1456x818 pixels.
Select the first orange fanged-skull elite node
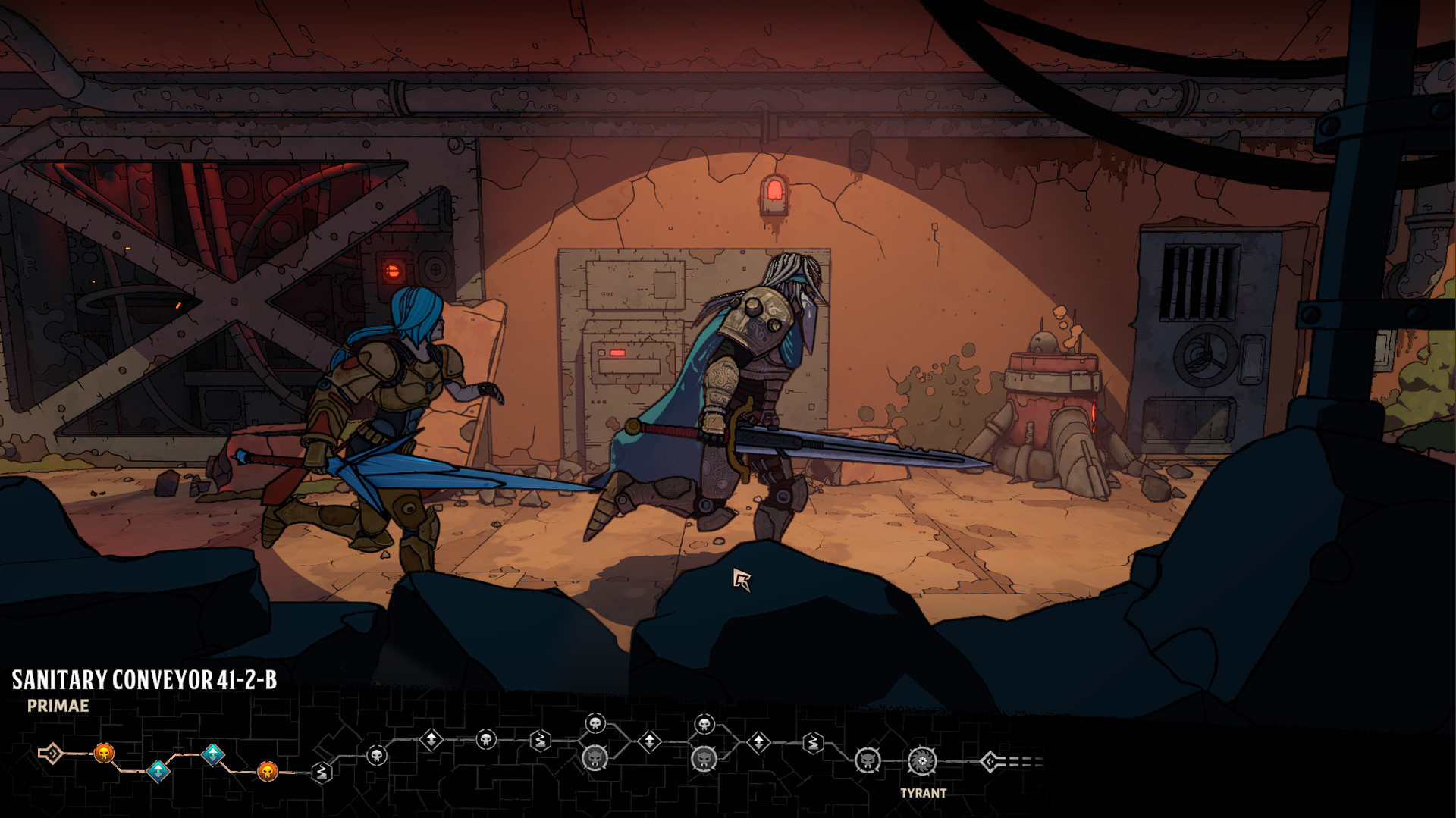(x=103, y=754)
